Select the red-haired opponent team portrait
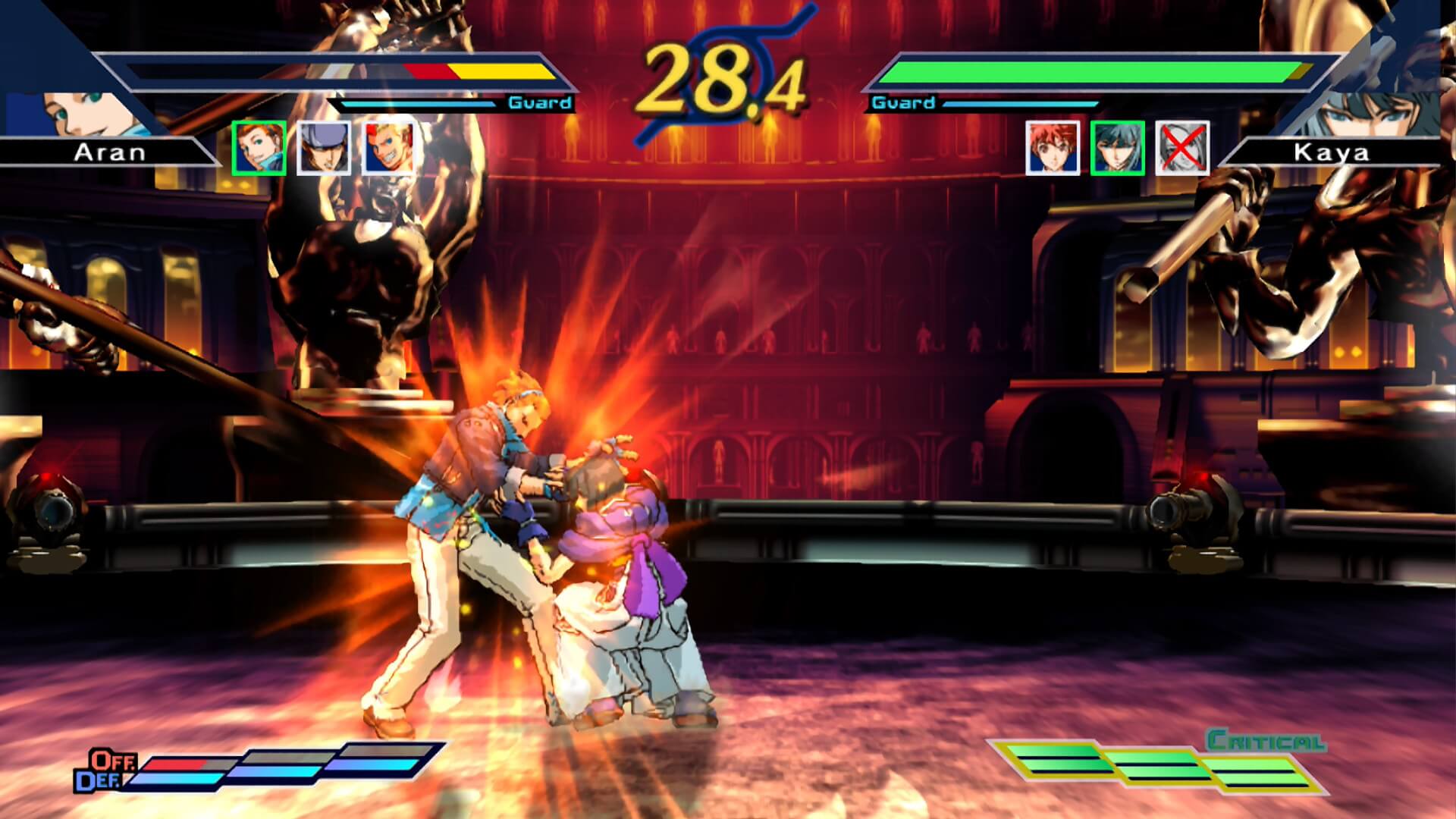Viewport: 1456px width, 819px height. 1053,148
